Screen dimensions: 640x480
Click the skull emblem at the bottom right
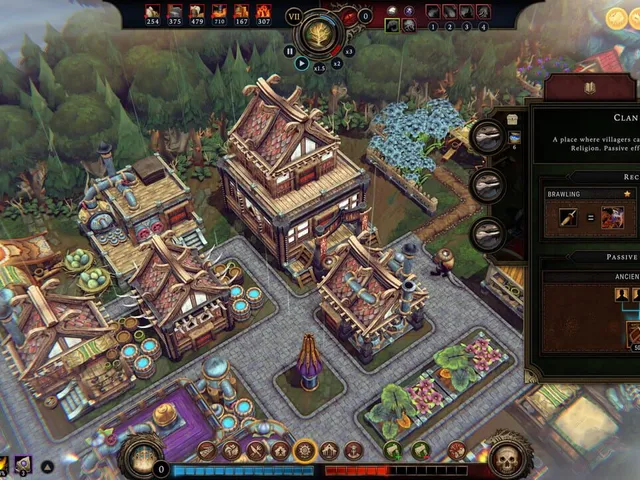coord(507,459)
